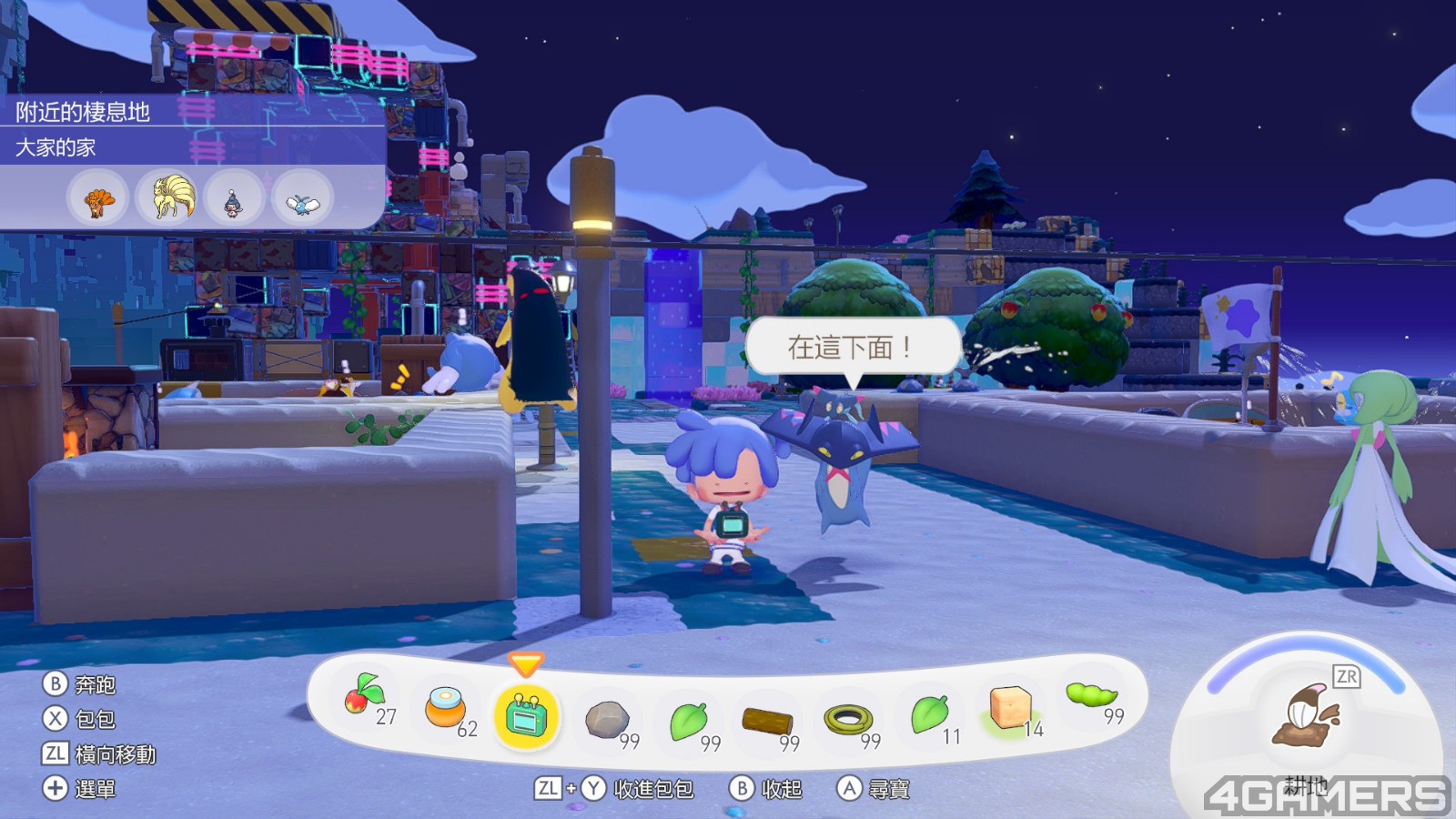This screenshot has width=1456, height=819.
Task: Pick the gray stone stack
Action: [x=606, y=719]
